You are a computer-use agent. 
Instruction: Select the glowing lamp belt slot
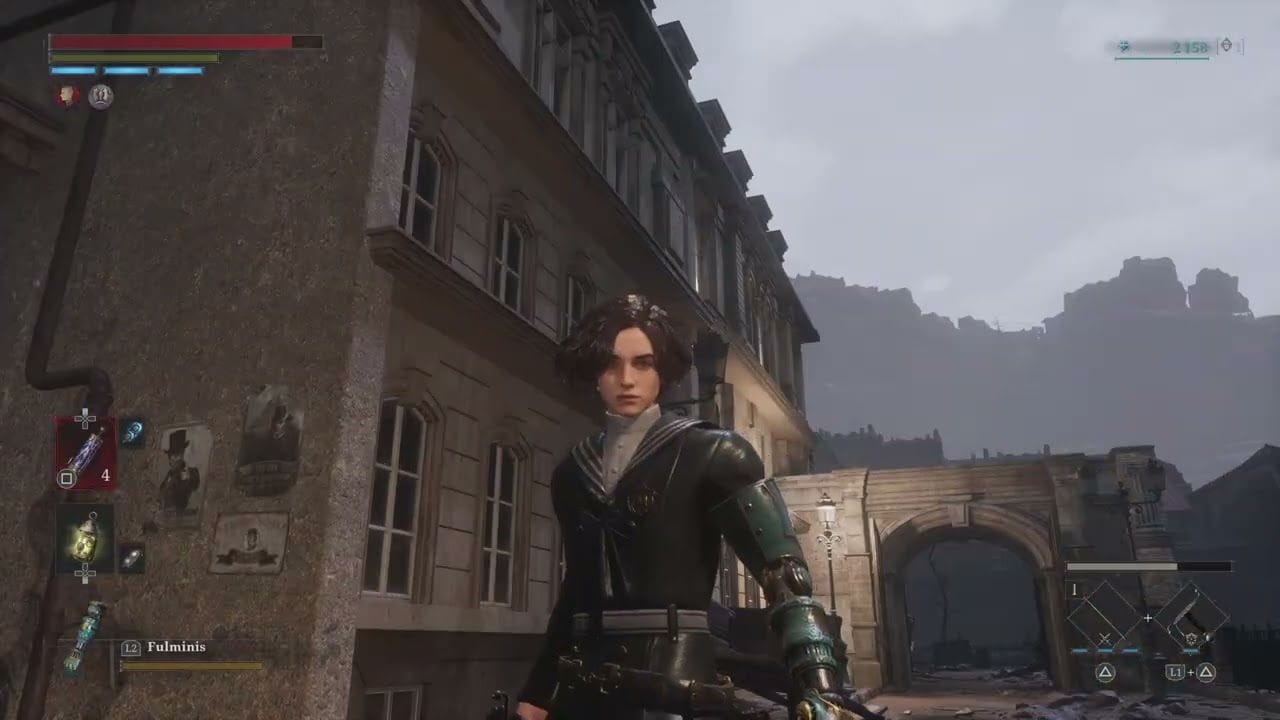85,538
